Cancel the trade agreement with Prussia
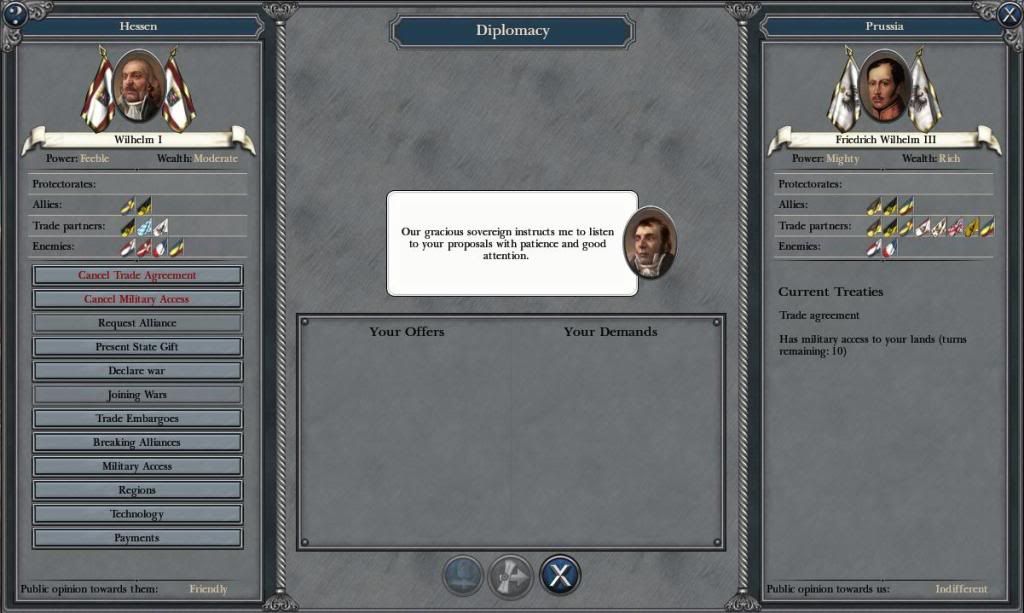Viewport: 1024px width, 613px height. click(137, 275)
